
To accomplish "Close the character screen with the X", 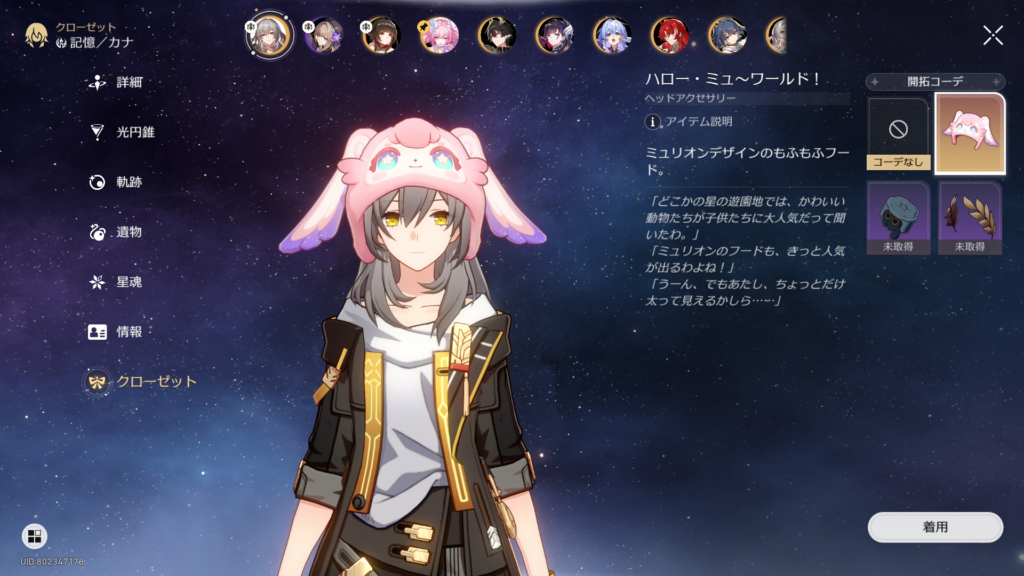I will (992, 36).
